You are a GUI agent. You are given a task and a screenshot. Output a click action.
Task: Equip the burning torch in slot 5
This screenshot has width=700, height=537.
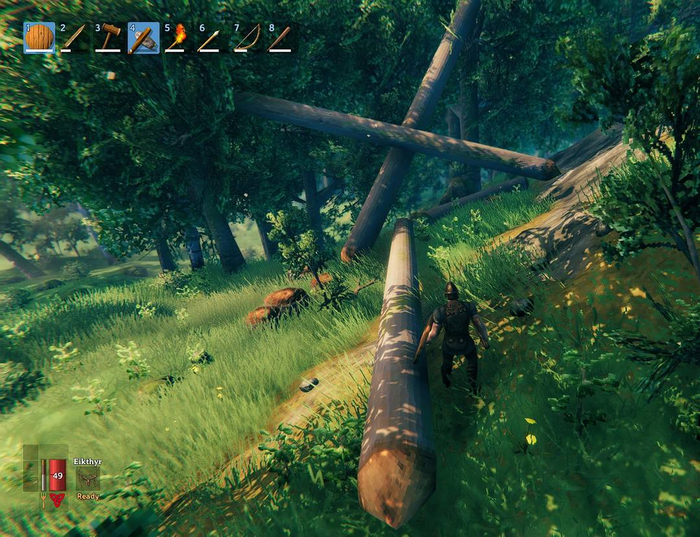coord(177,38)
